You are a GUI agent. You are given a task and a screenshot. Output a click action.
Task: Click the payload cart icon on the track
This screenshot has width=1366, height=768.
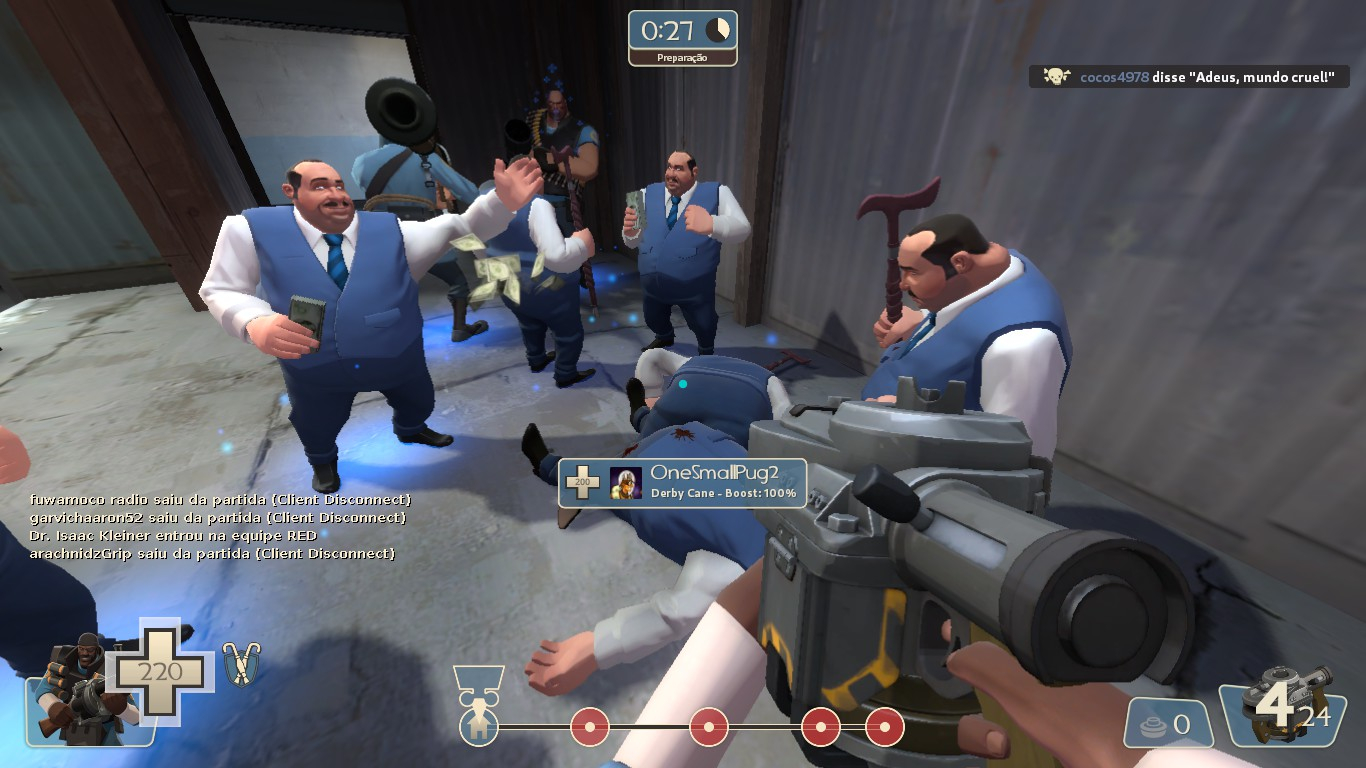478,724
